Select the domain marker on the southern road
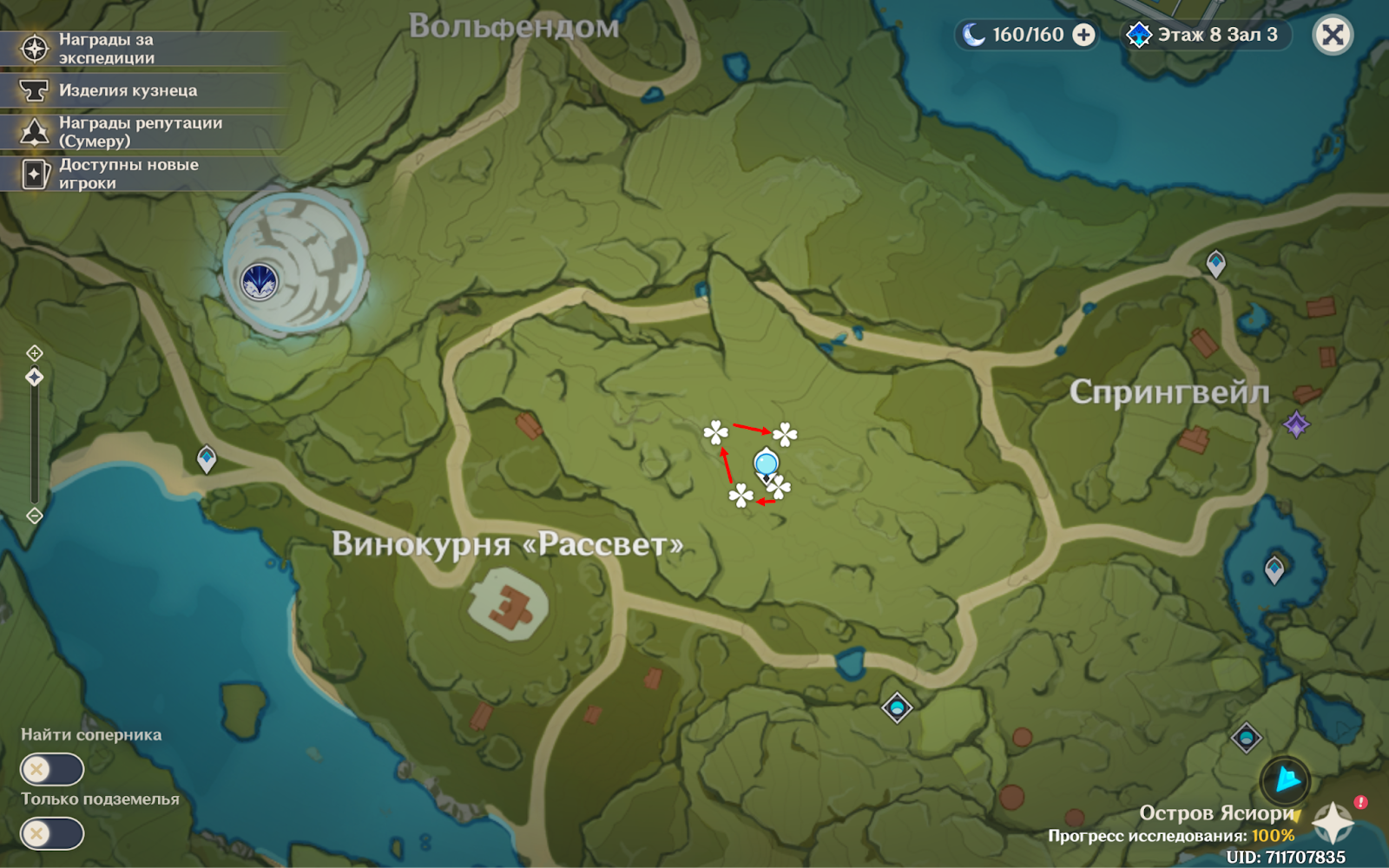 coord(897,707)
